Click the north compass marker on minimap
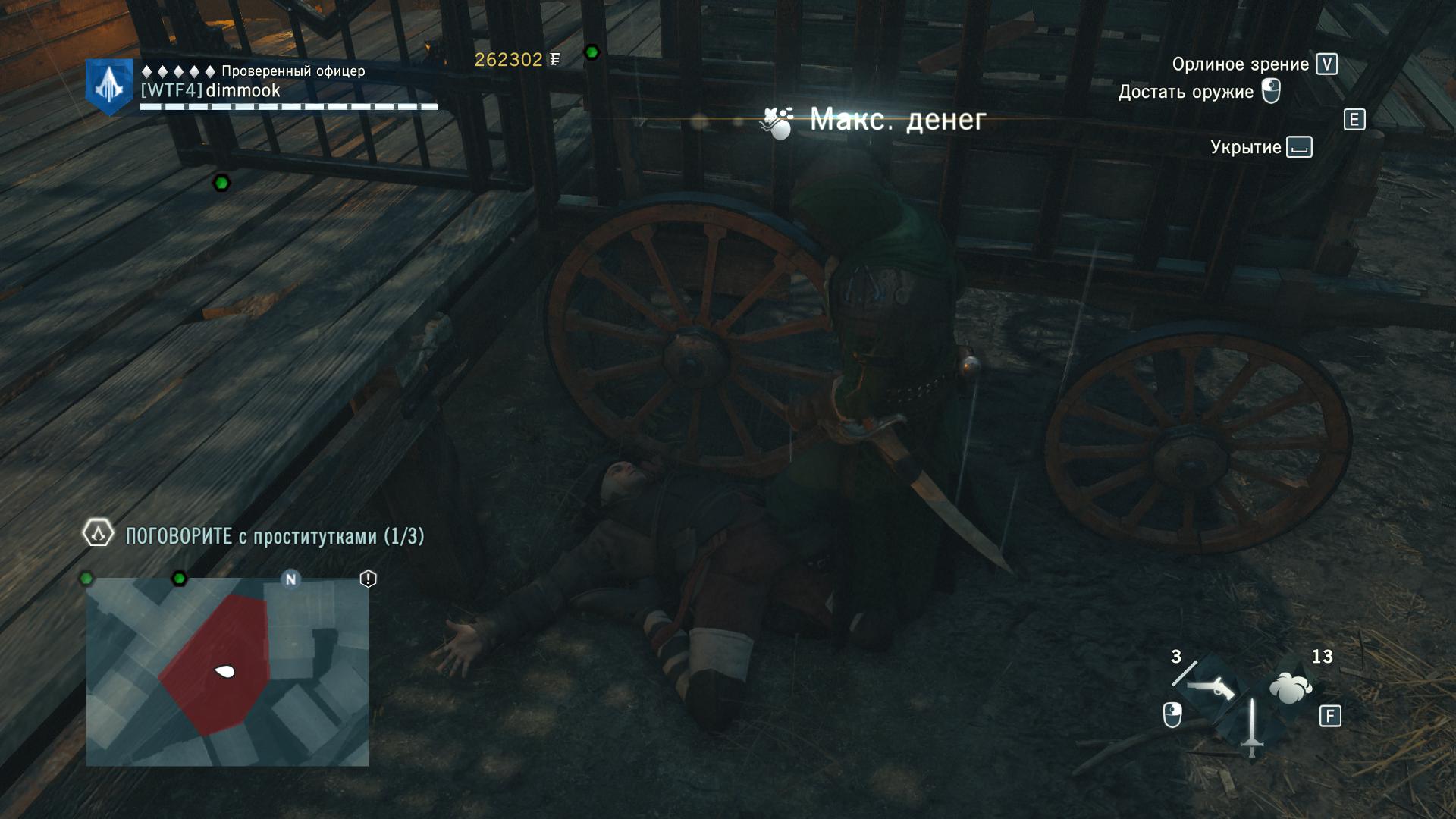 (x=290, y=579)
